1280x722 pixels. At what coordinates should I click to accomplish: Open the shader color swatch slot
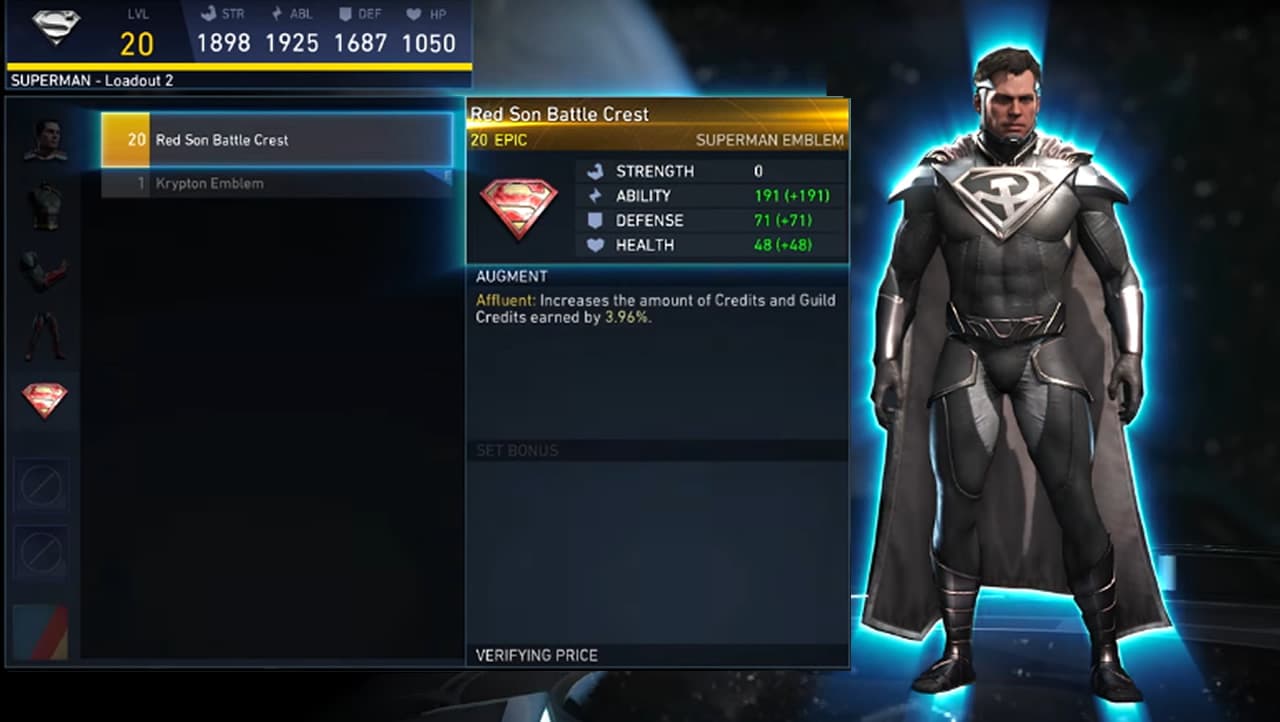(41, 631)
